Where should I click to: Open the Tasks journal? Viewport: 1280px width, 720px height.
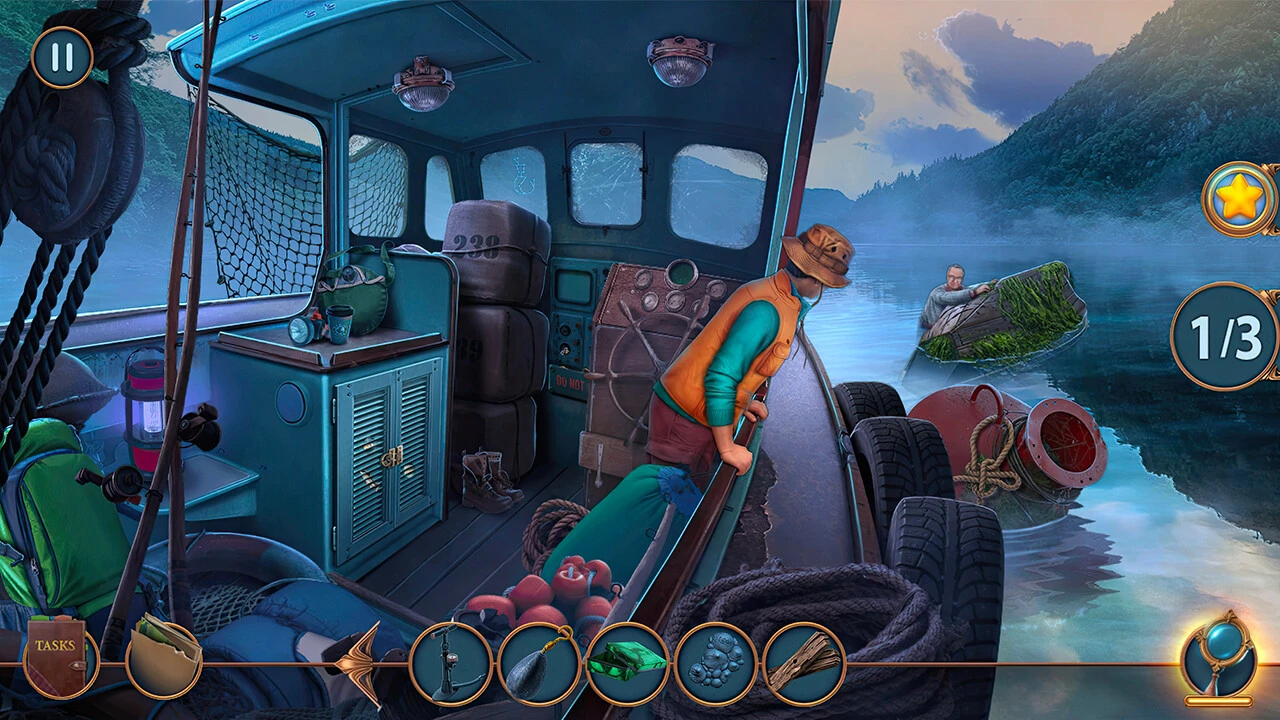pos(57,660)
